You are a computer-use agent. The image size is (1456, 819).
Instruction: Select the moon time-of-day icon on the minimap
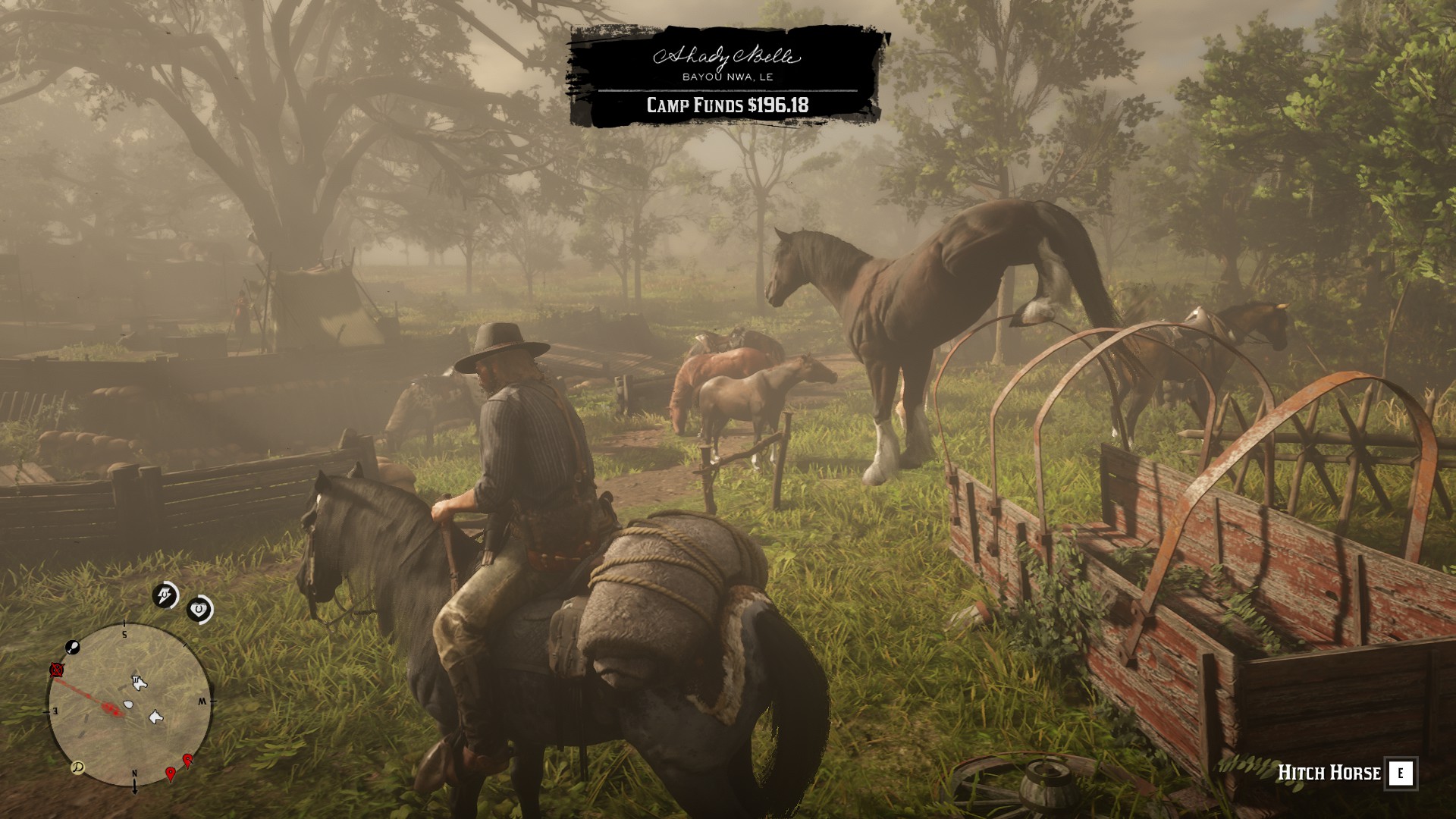point(78,767)
